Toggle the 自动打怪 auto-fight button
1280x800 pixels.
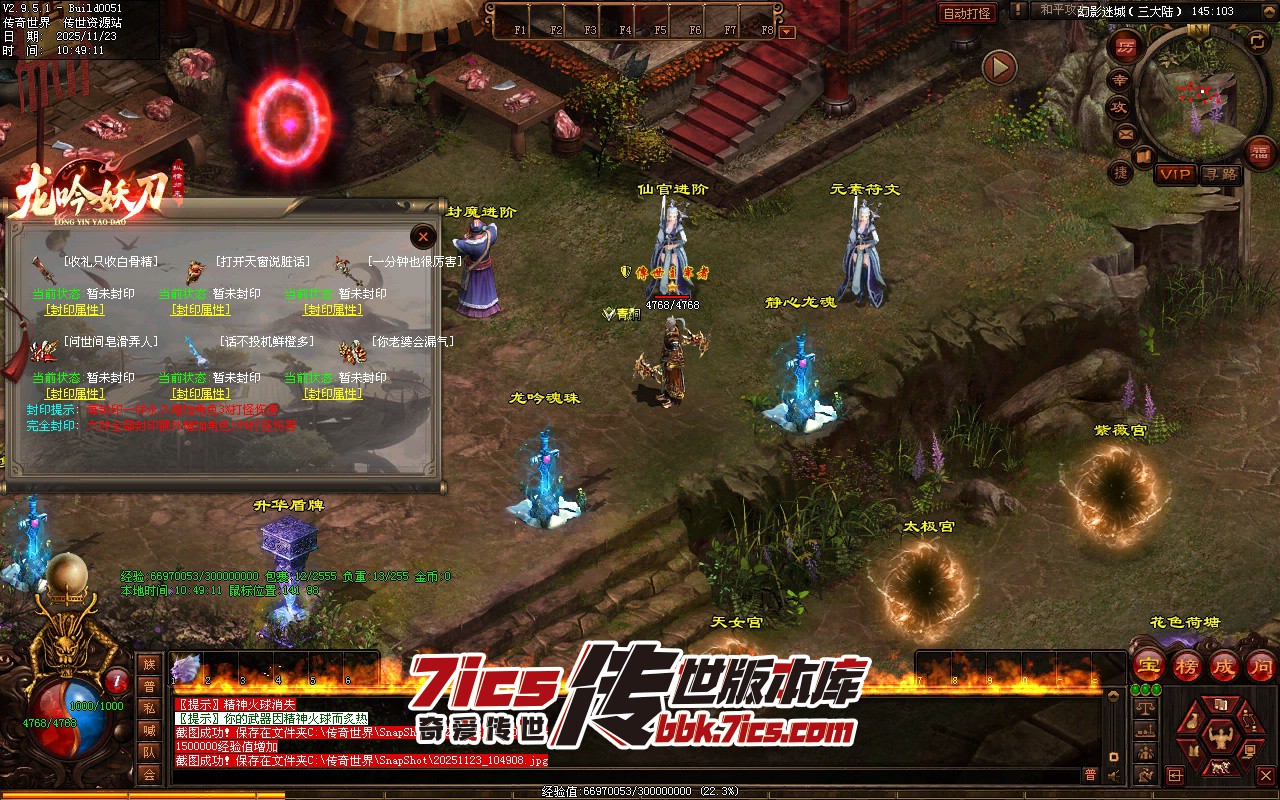(x=967, y=14)
